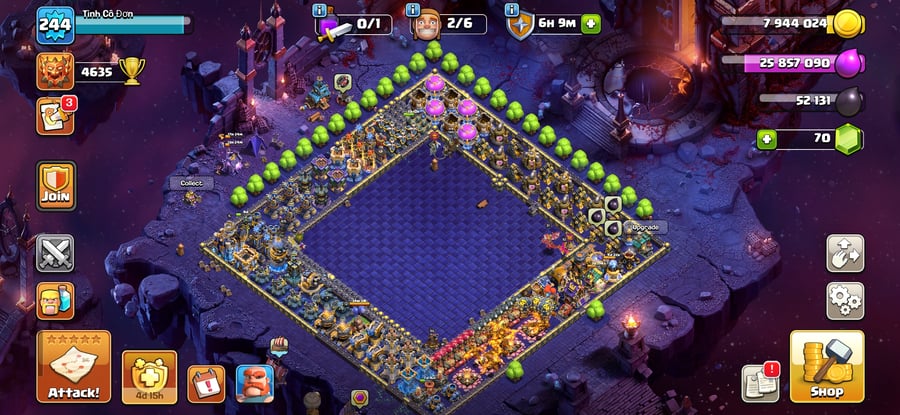This screenshot has width=900, height=415.
Task: Open the barbarian and potion army icon
Action: (x=56, y=299)
